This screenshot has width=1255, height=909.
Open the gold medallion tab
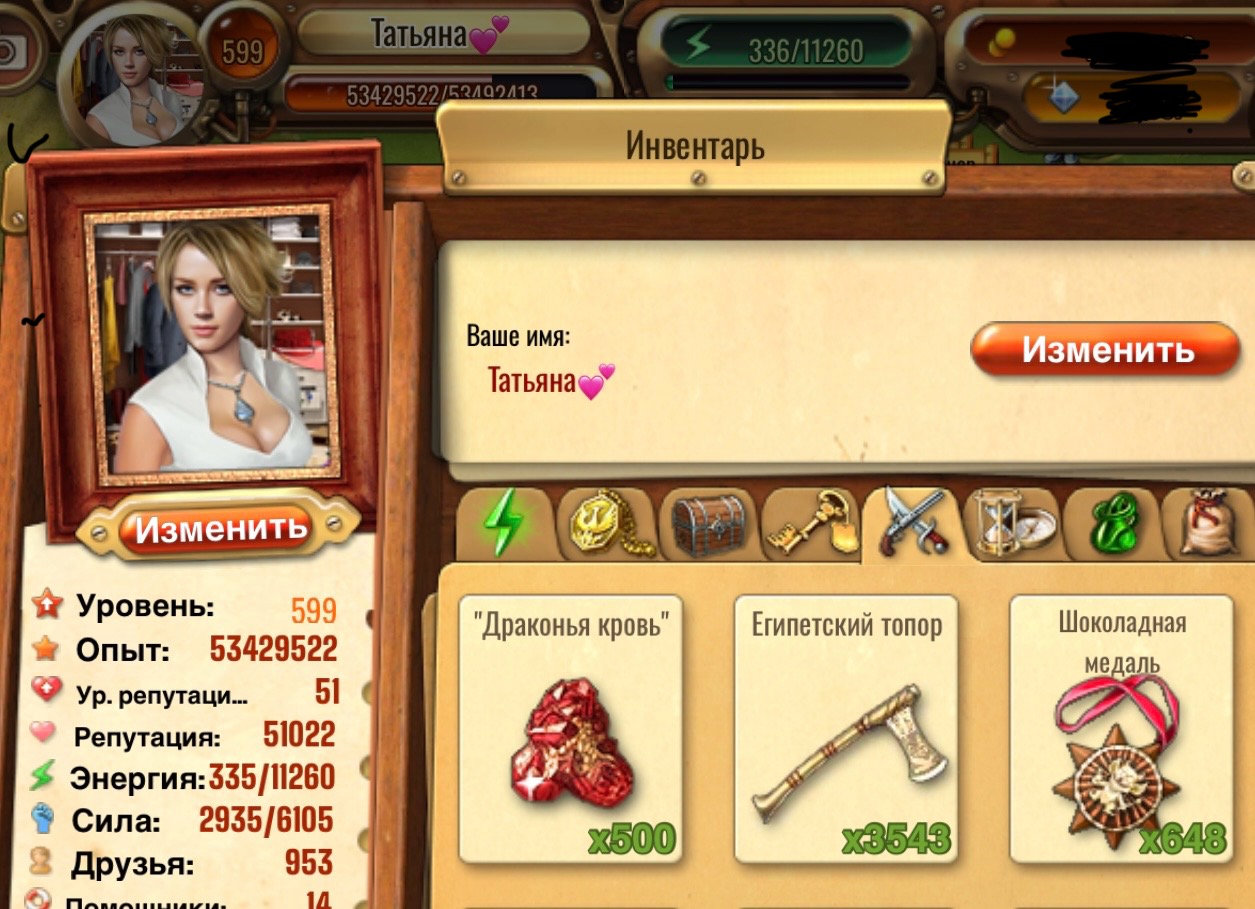coord(606,524)
